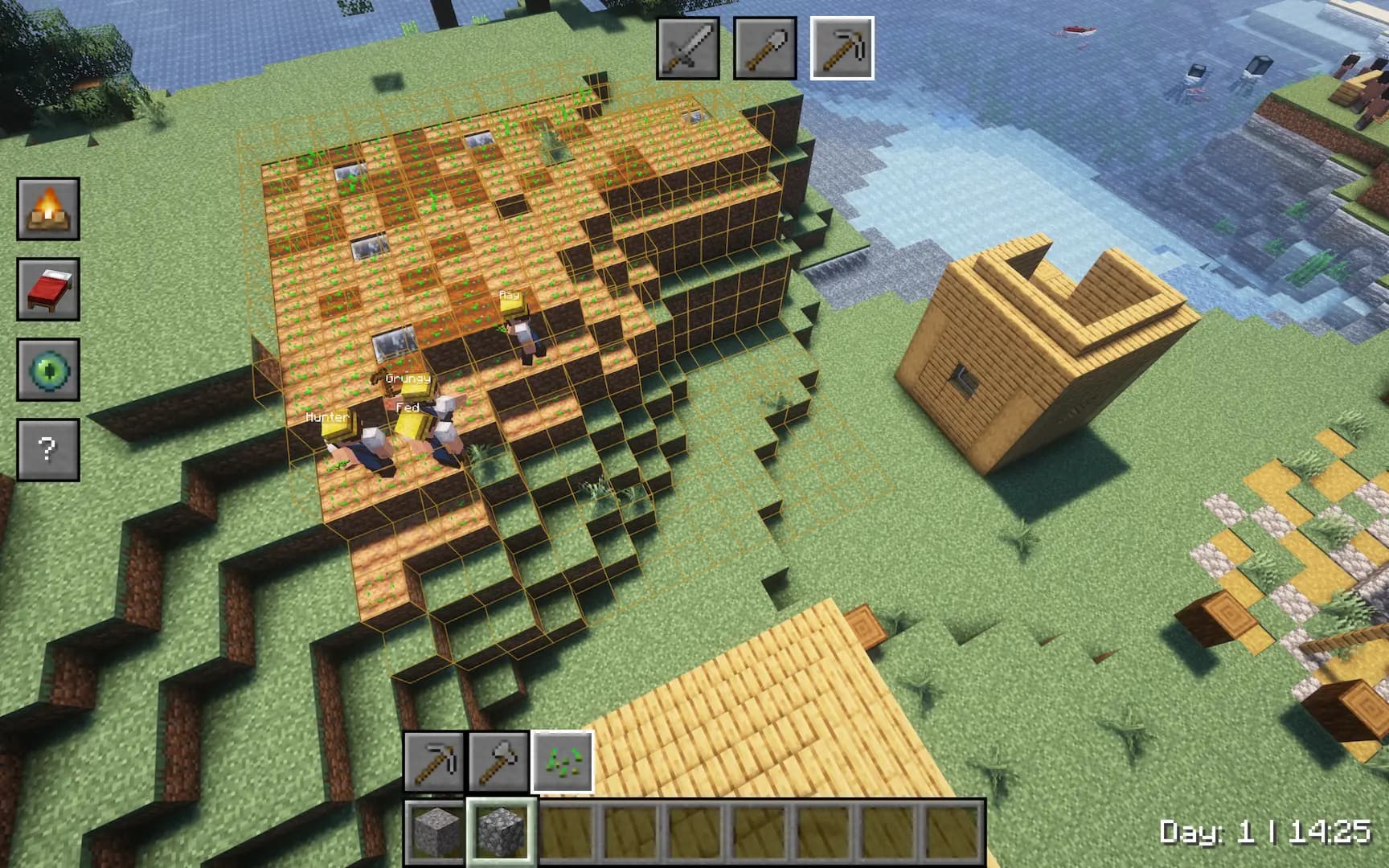This screenshot has width=1389, height=868.
Task: Select the pickaxe button beside the axe
Action: tap(434, 761)
